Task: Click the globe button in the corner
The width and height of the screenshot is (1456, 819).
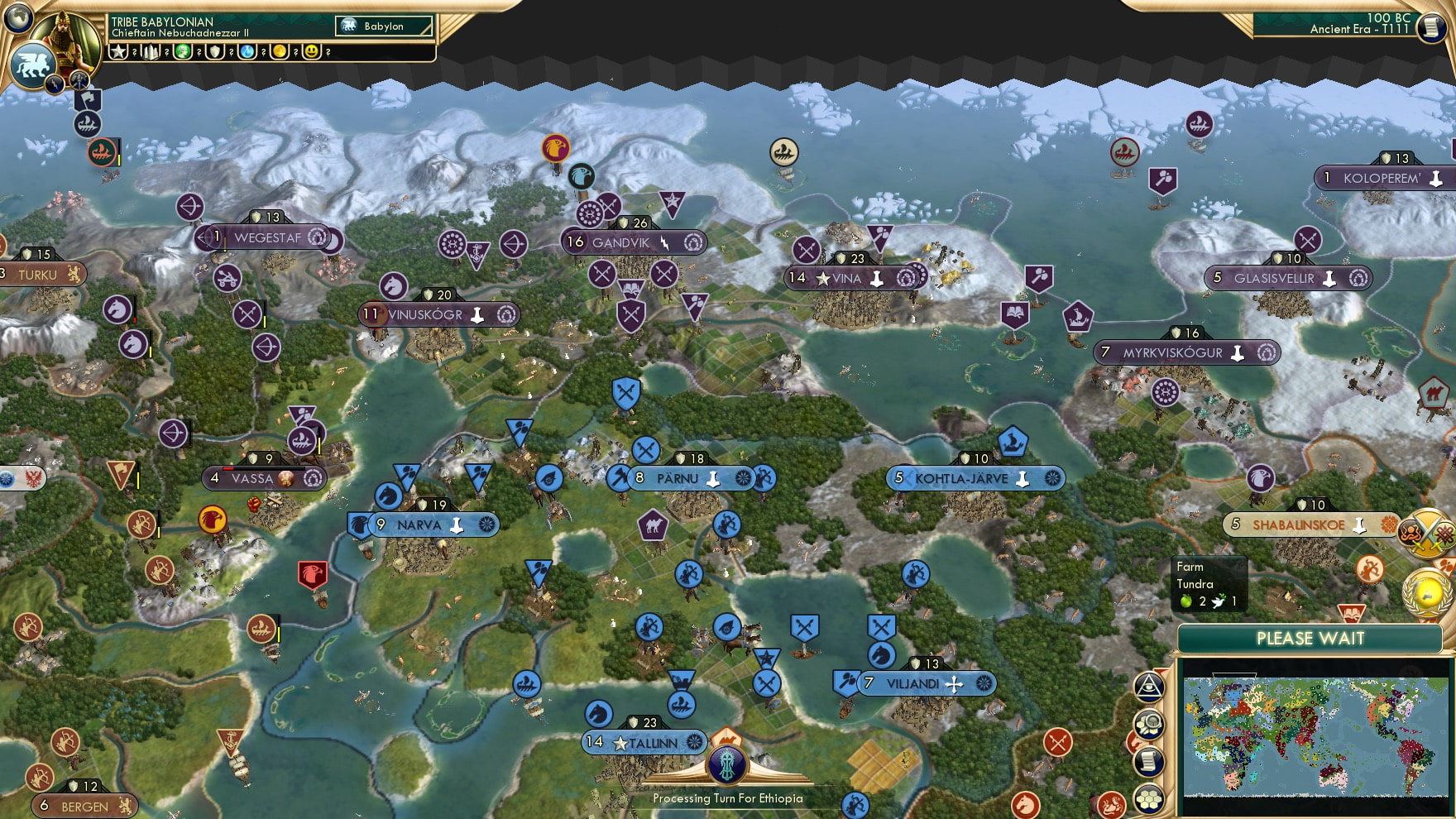Action: 18,17
